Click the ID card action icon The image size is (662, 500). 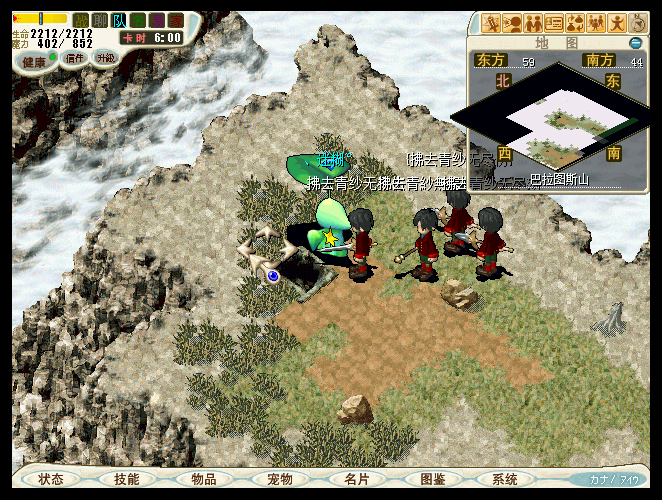click(x=554, y=23)
